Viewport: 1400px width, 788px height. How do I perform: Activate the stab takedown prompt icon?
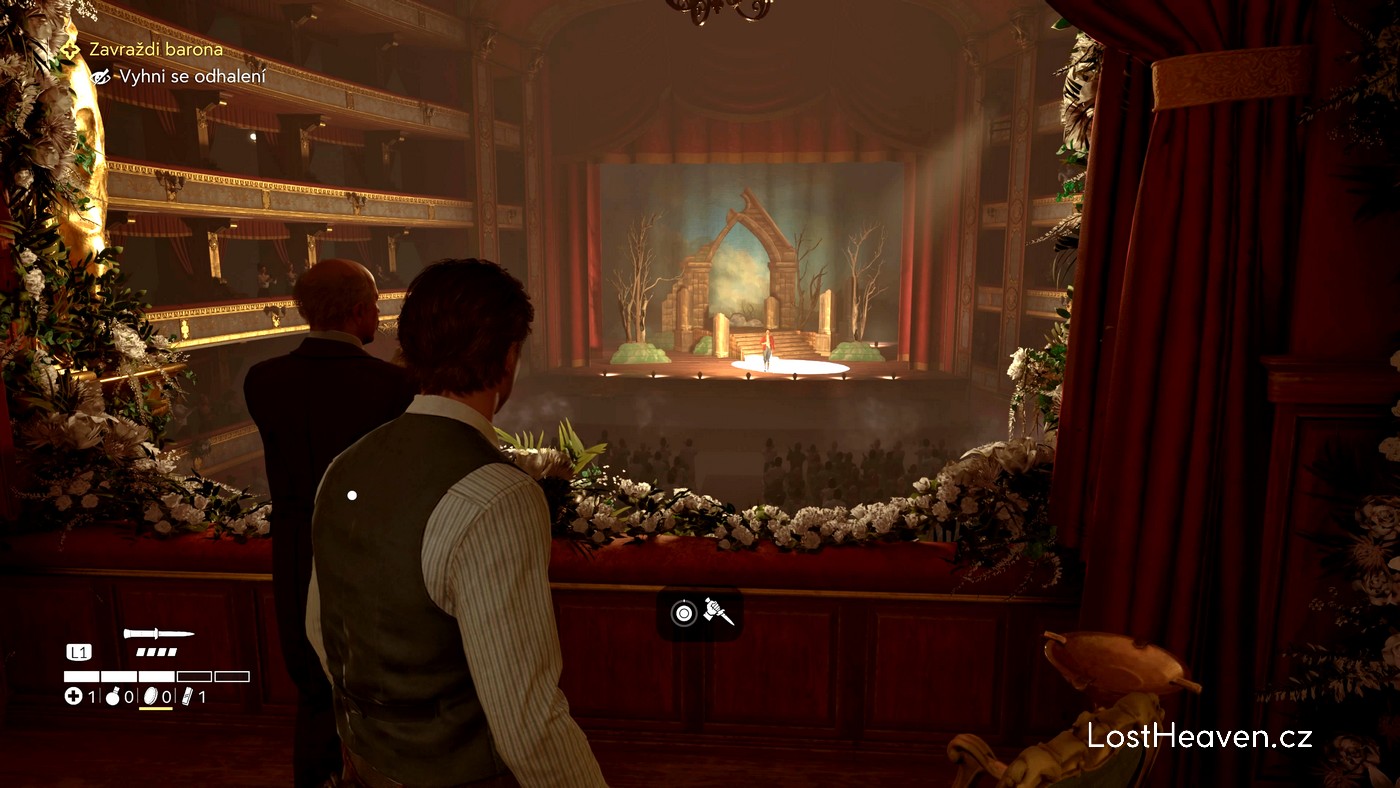click(718, 612)
